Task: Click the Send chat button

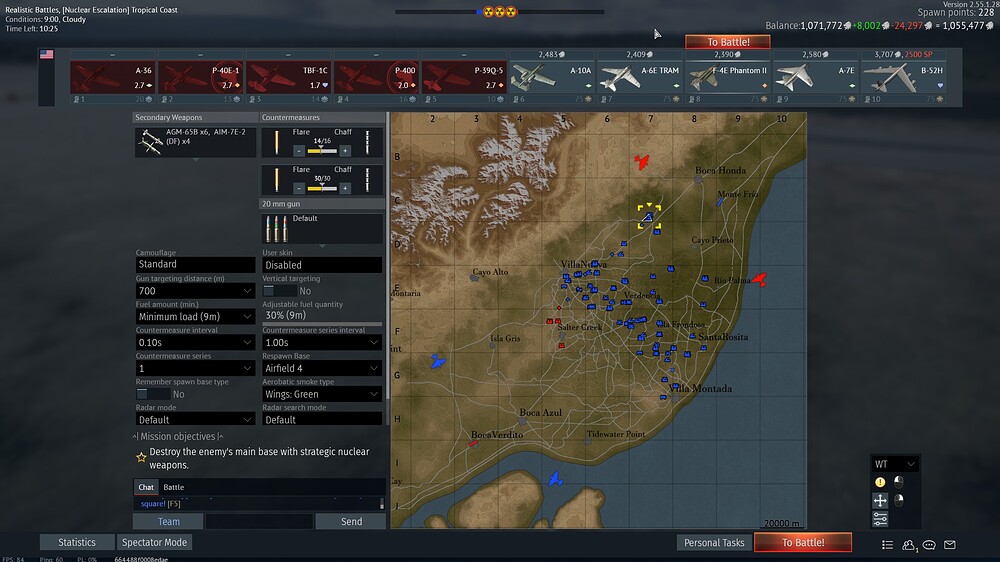Action: [351, 521]
